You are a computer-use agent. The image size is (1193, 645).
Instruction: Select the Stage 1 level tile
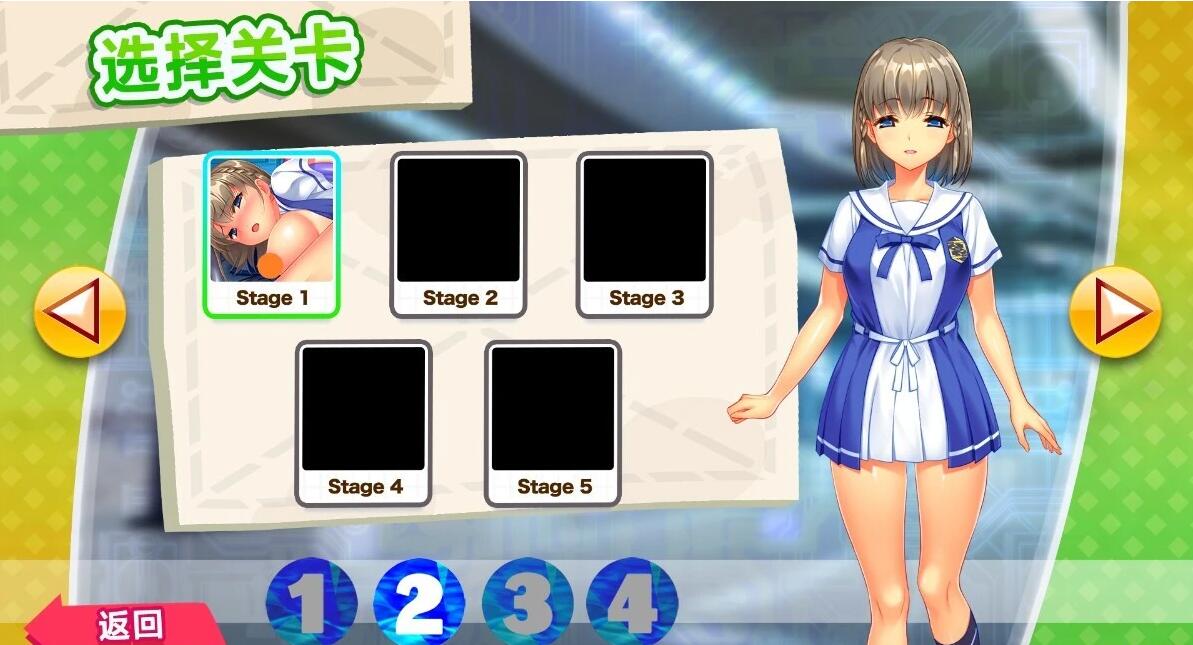(x=272, y=234)
